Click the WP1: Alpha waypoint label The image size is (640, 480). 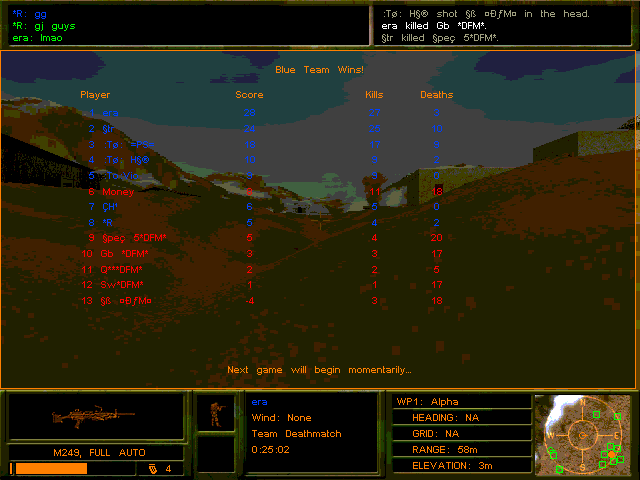tap(428, 401)
